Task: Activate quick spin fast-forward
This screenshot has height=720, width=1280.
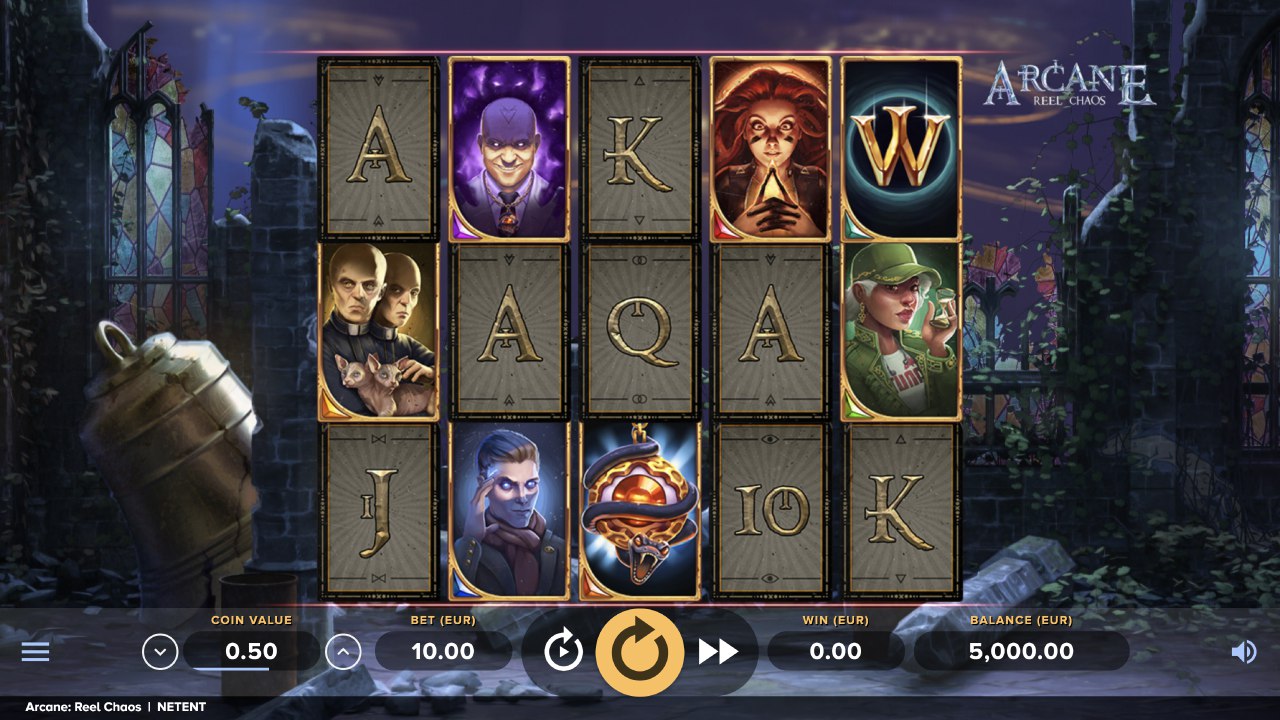Action: pyautogui.click(x=717, y=652)
